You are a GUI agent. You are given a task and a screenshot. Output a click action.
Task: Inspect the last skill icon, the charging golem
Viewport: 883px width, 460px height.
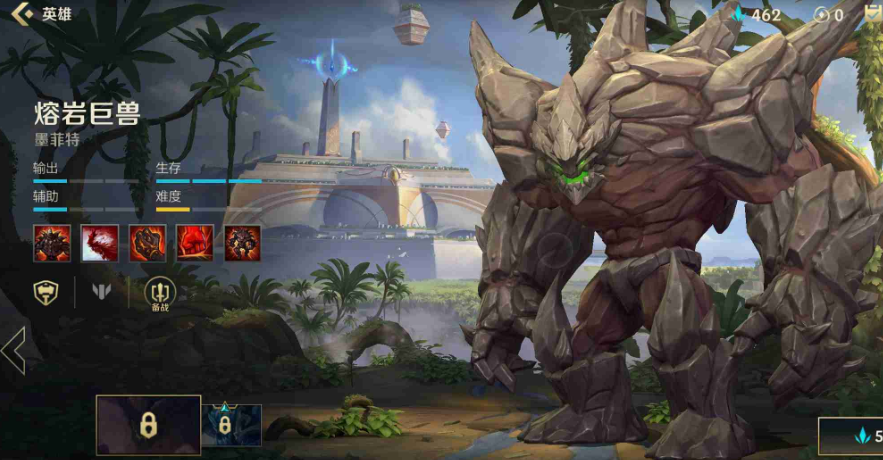(243, 243)
